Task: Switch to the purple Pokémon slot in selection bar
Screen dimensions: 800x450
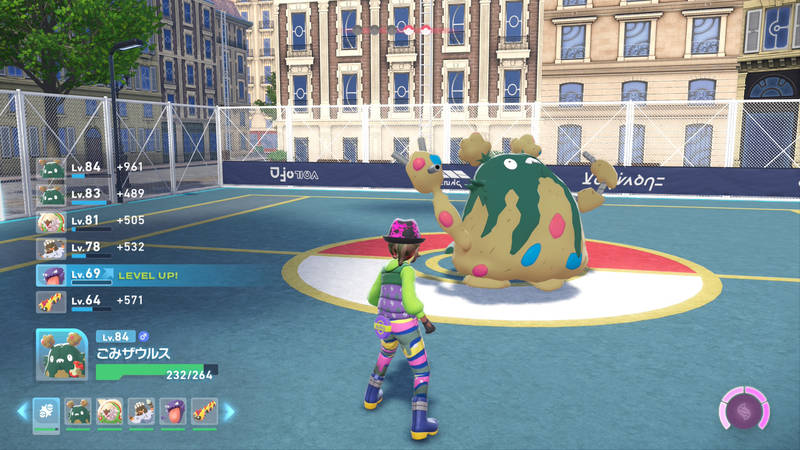Action: pyautogui.click(x=172, y=411)
